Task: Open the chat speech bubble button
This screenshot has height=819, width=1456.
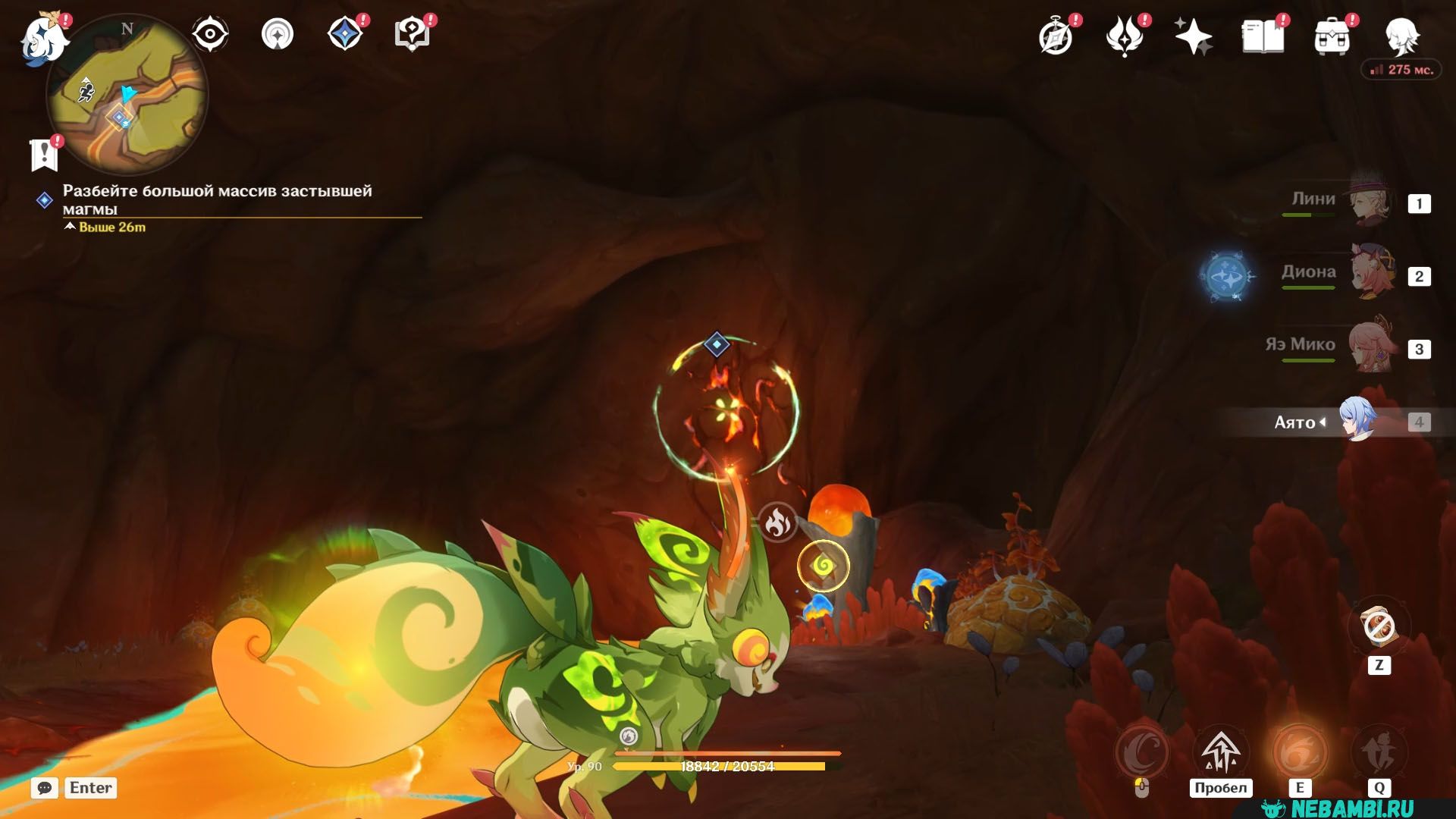Action: [45, 788]
